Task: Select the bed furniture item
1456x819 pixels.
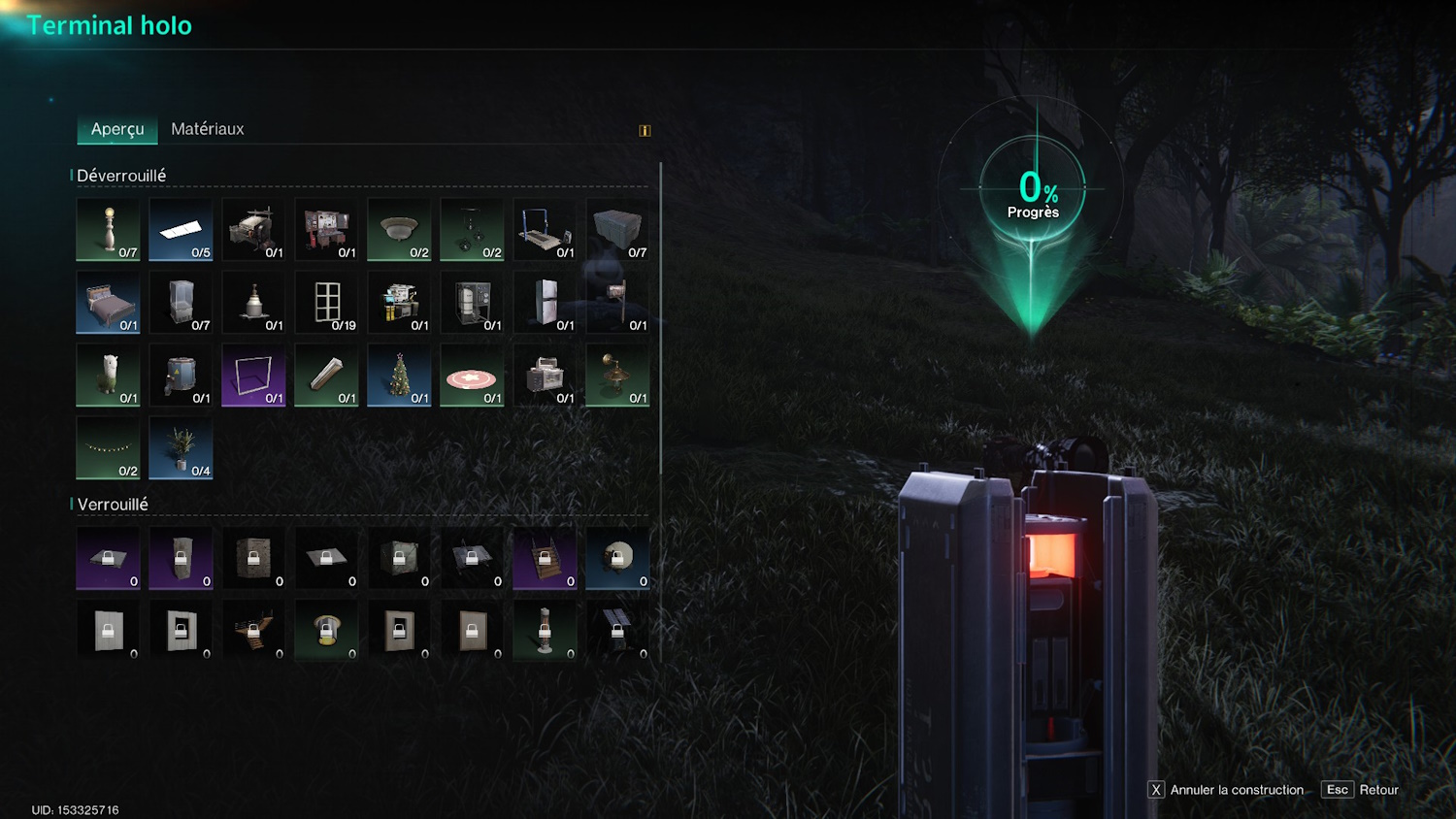Action: click(x=108, y=303)
